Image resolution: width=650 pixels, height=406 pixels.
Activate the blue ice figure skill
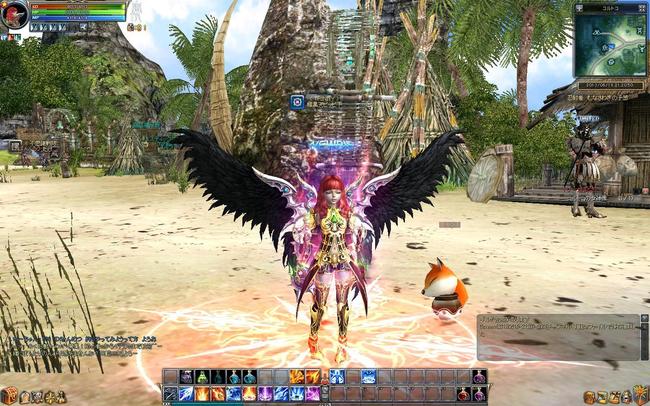tap(336, 377)
